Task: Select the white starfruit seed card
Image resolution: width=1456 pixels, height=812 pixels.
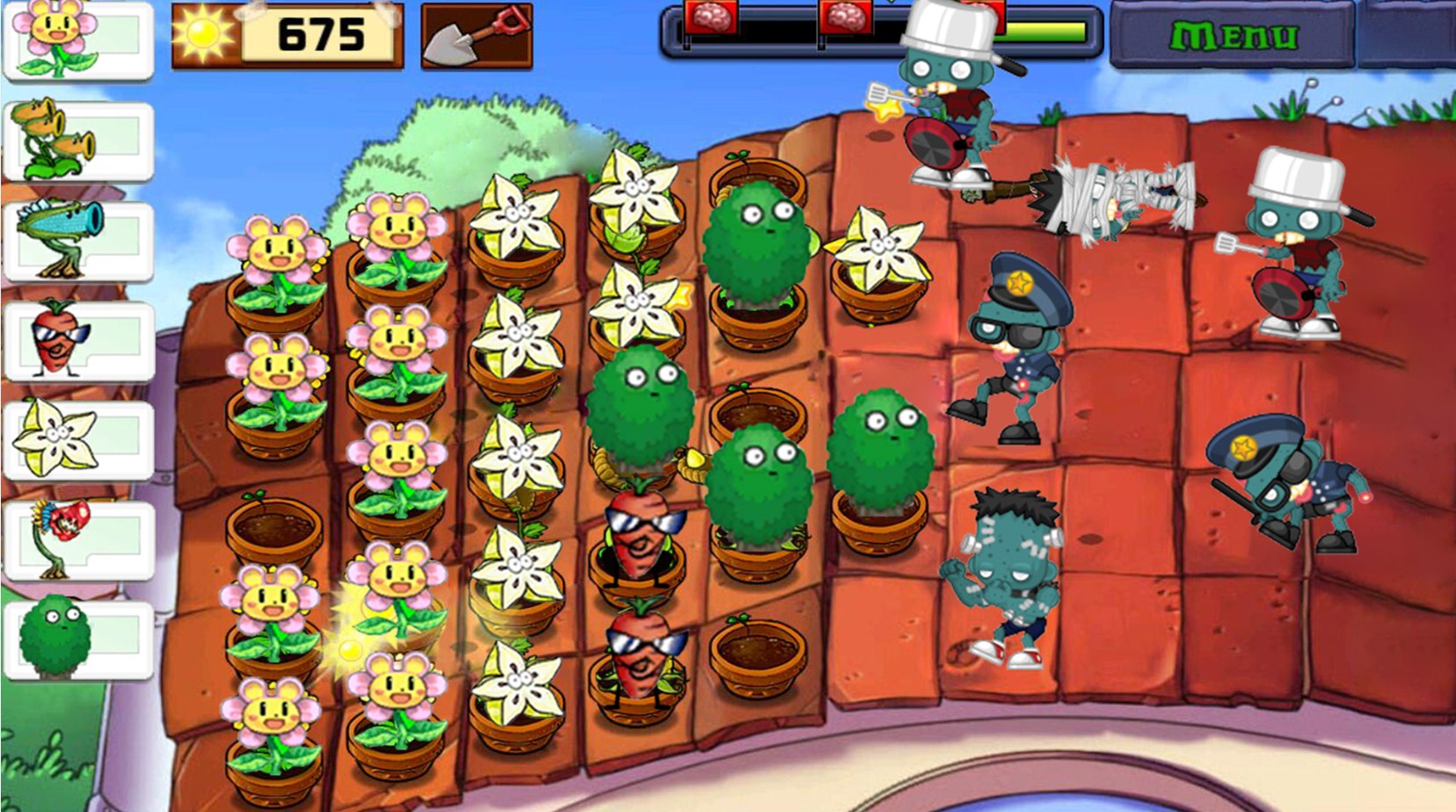Action: (x=77, y=439)
